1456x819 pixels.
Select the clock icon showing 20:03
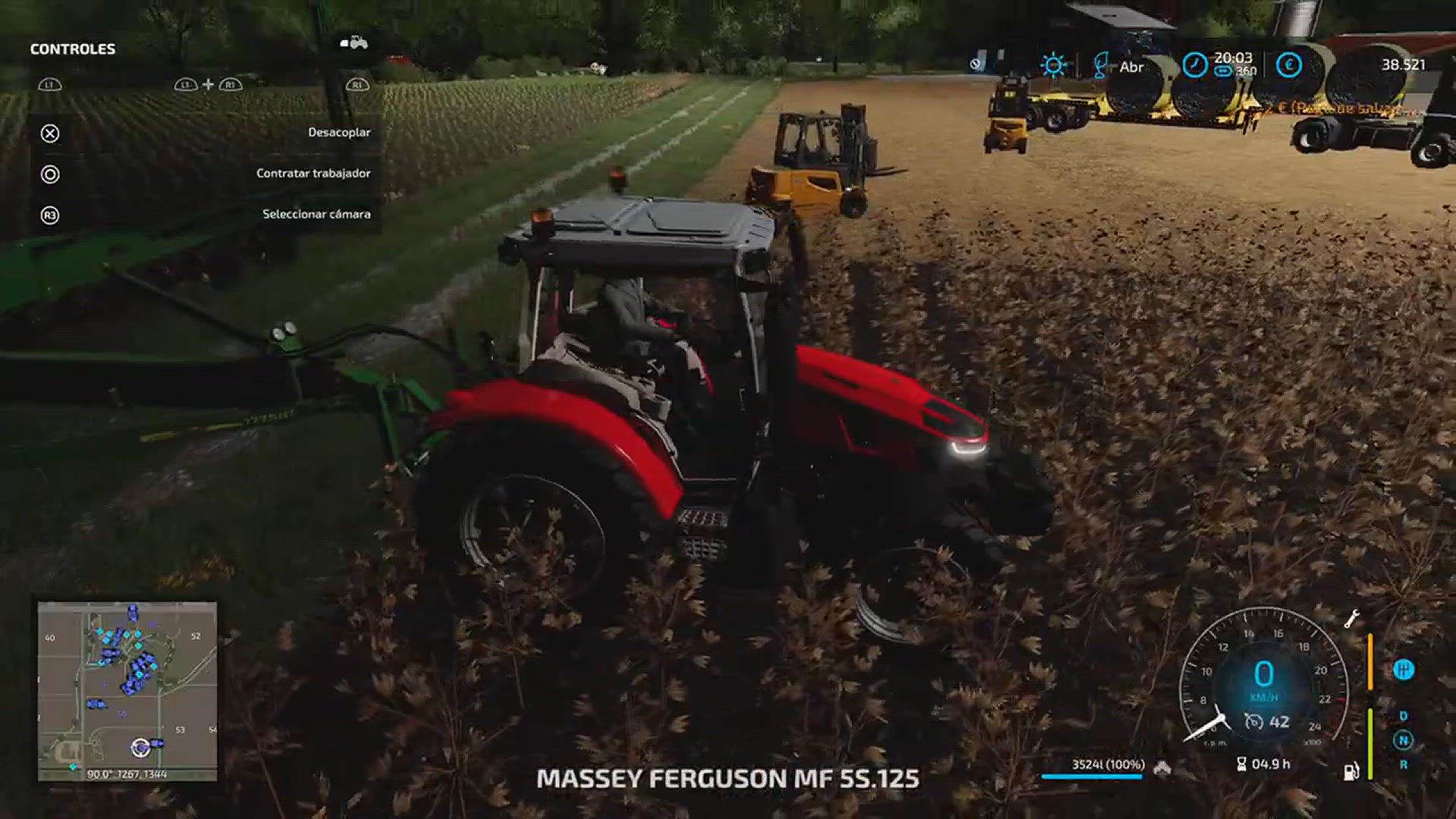1195,65
